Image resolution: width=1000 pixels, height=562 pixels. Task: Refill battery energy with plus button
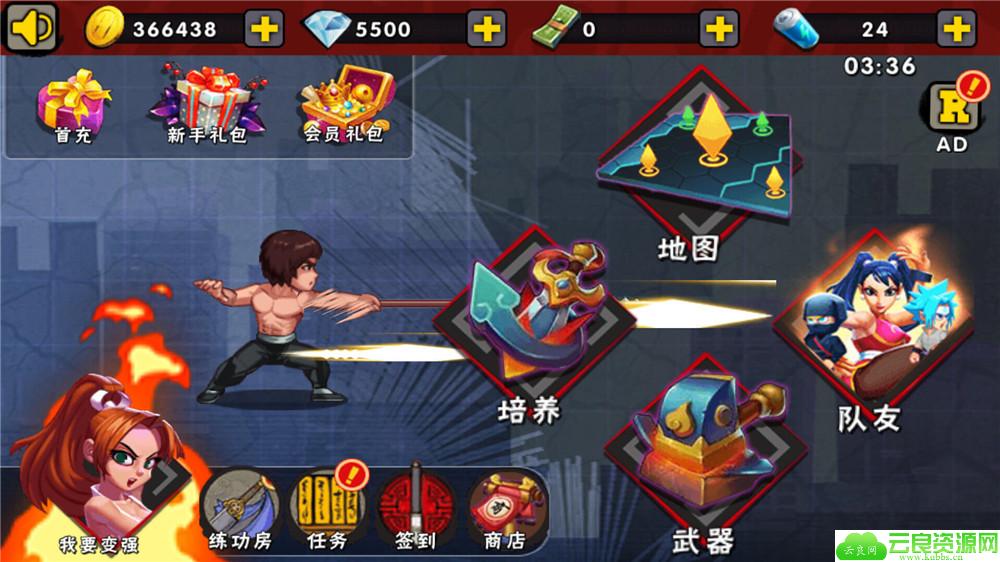pyautogui.click(x=956, y=28)
